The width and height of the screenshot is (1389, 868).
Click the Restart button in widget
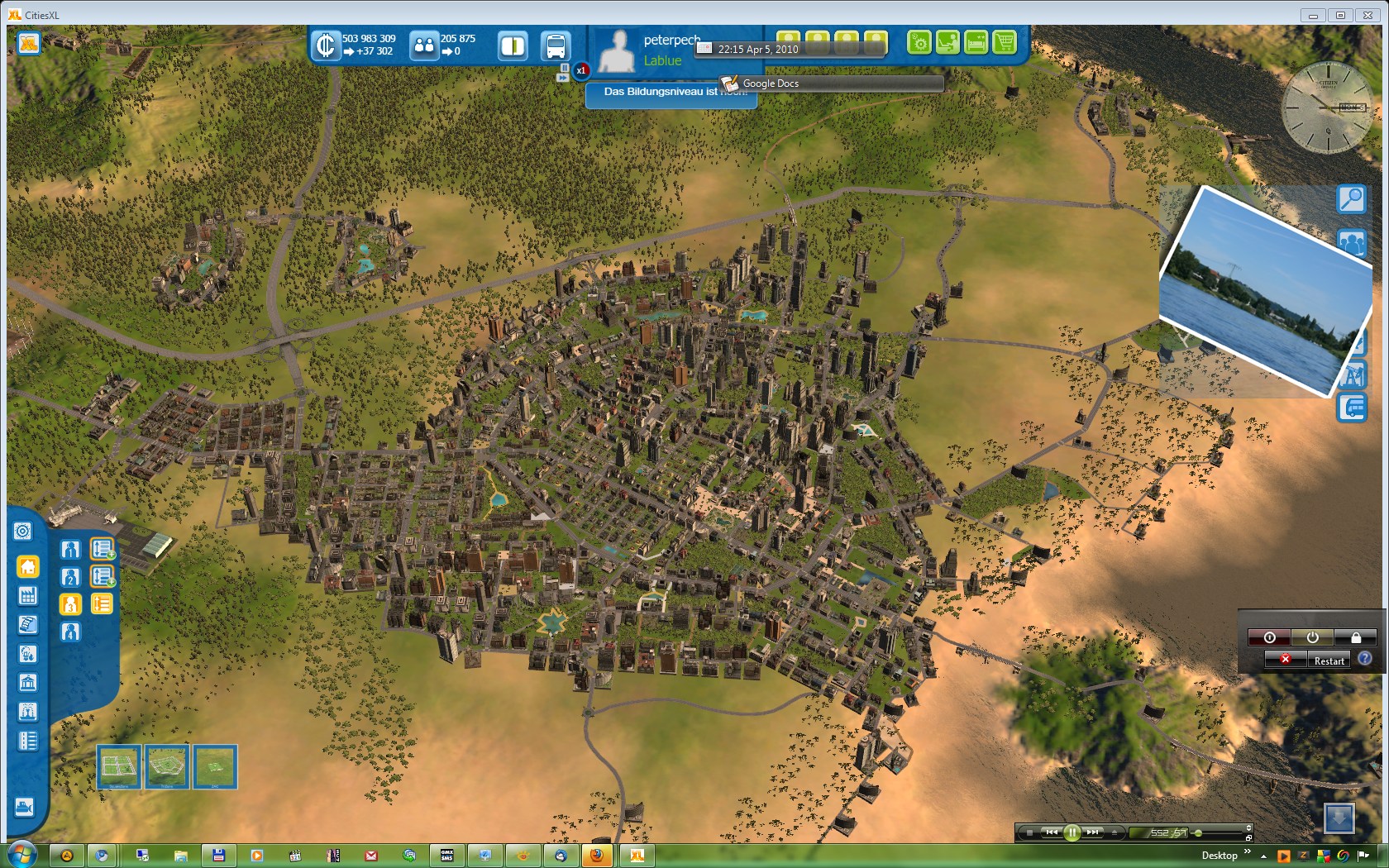[1329, 661]
